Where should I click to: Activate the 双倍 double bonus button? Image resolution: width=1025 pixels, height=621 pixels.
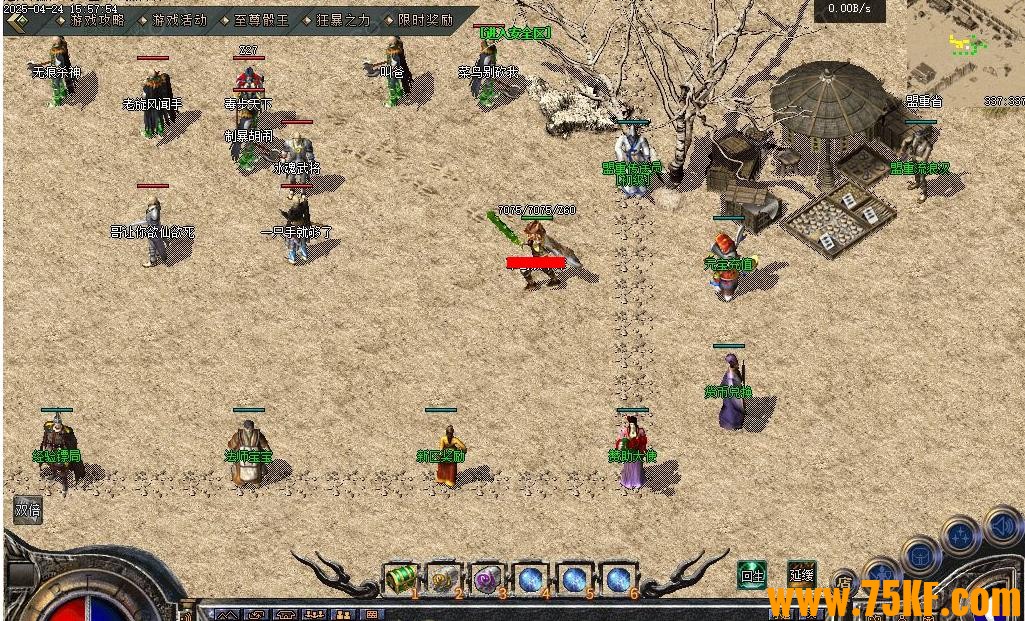click(x=28, y=509)
